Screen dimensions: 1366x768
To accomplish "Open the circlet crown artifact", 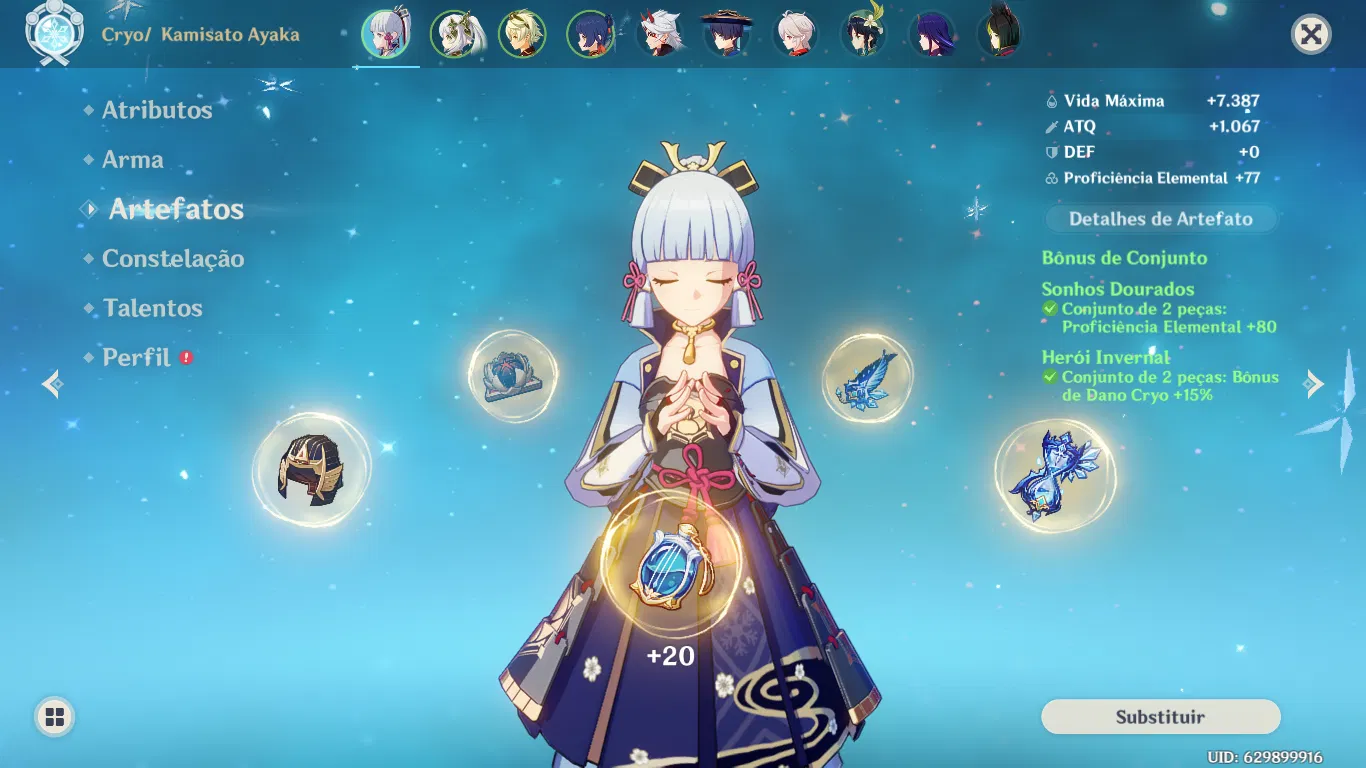I will point(313,470).
